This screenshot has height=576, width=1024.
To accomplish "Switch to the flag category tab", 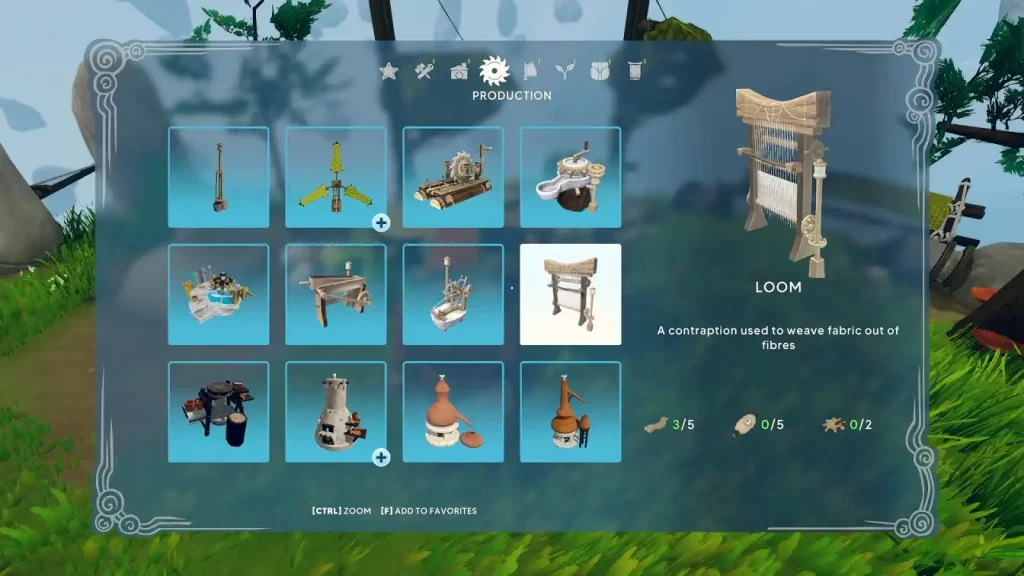I will pyautogui.click(x=531, y=70).
